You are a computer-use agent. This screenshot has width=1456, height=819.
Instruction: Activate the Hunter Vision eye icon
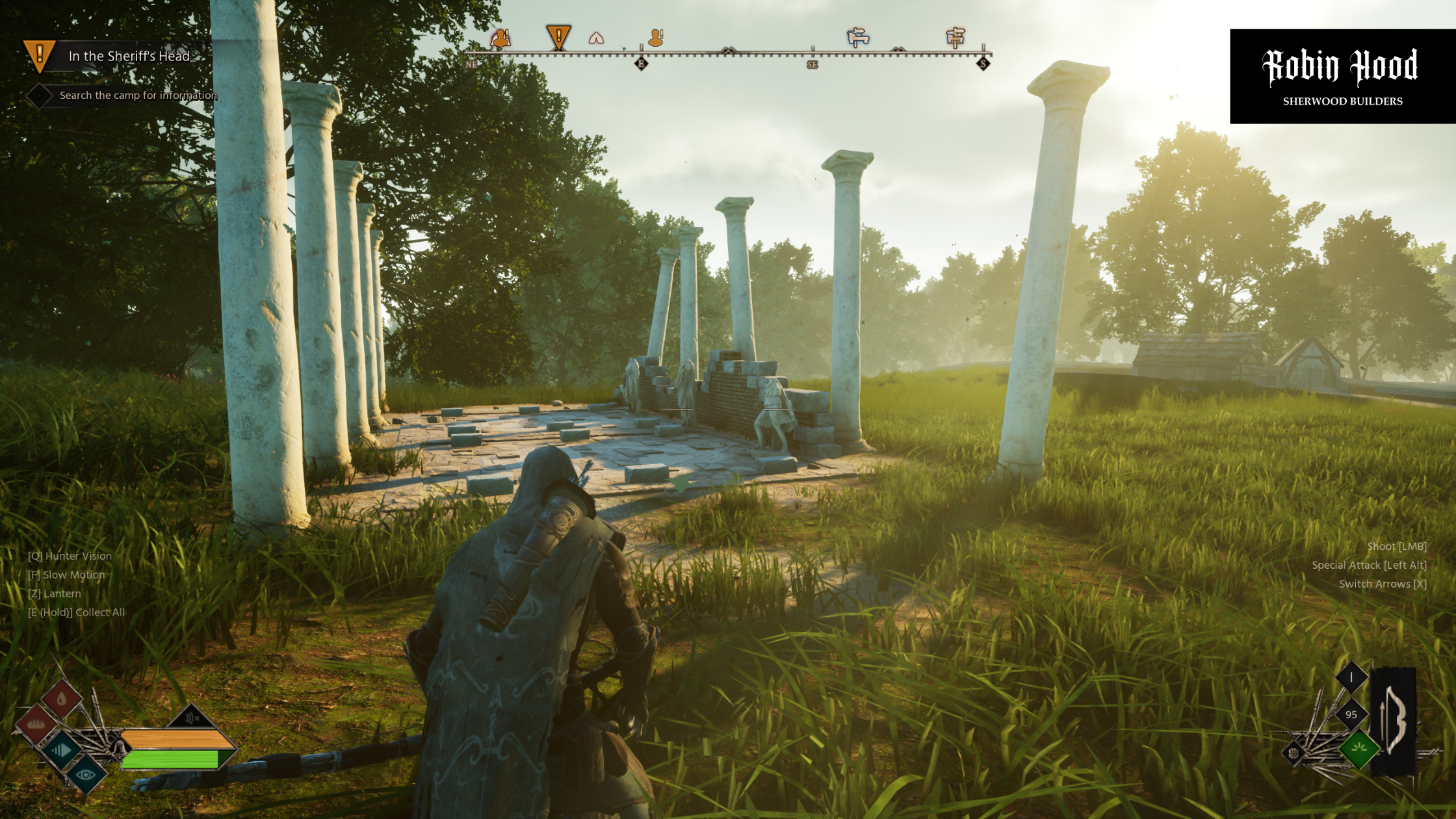point(86,774)
